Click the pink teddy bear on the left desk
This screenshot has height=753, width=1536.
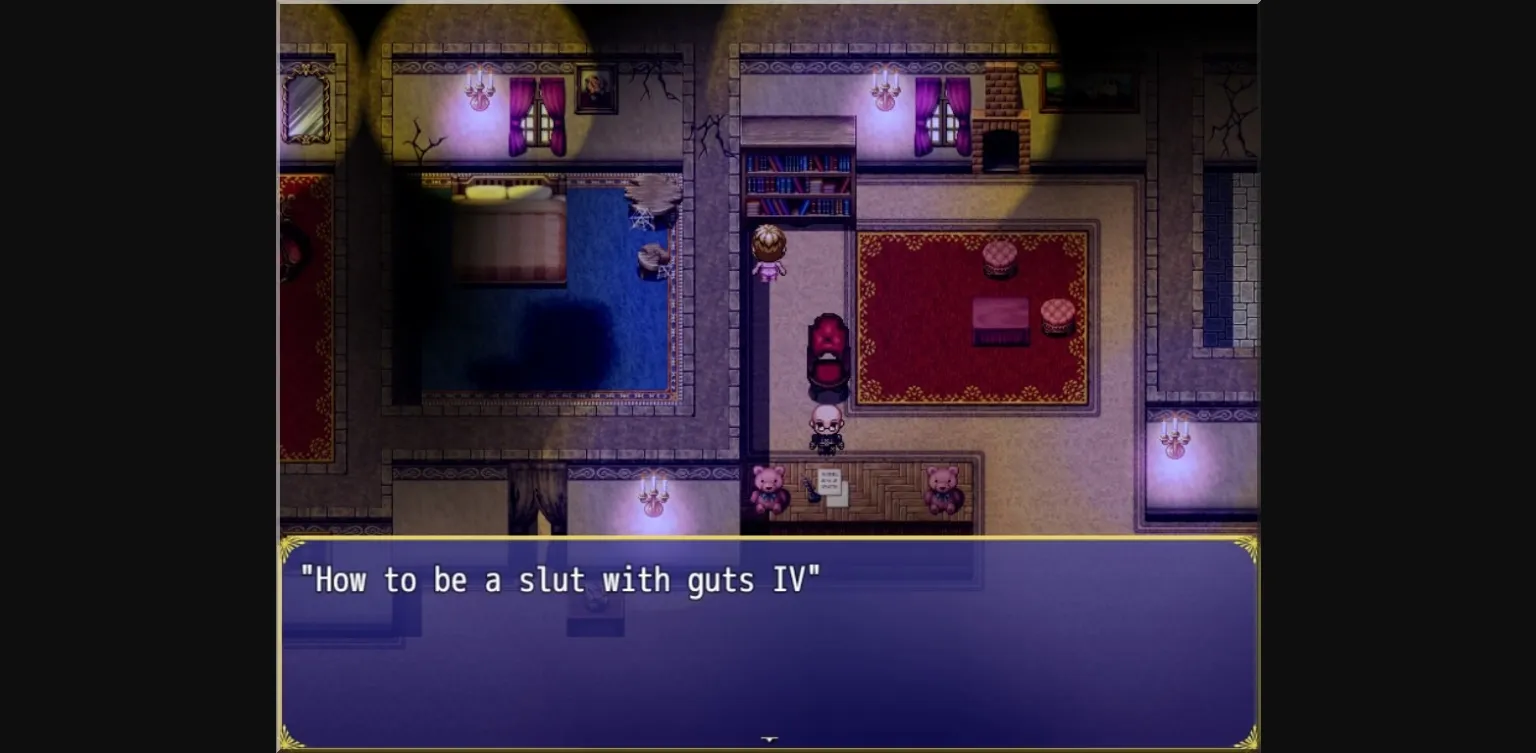coord(767,487)
